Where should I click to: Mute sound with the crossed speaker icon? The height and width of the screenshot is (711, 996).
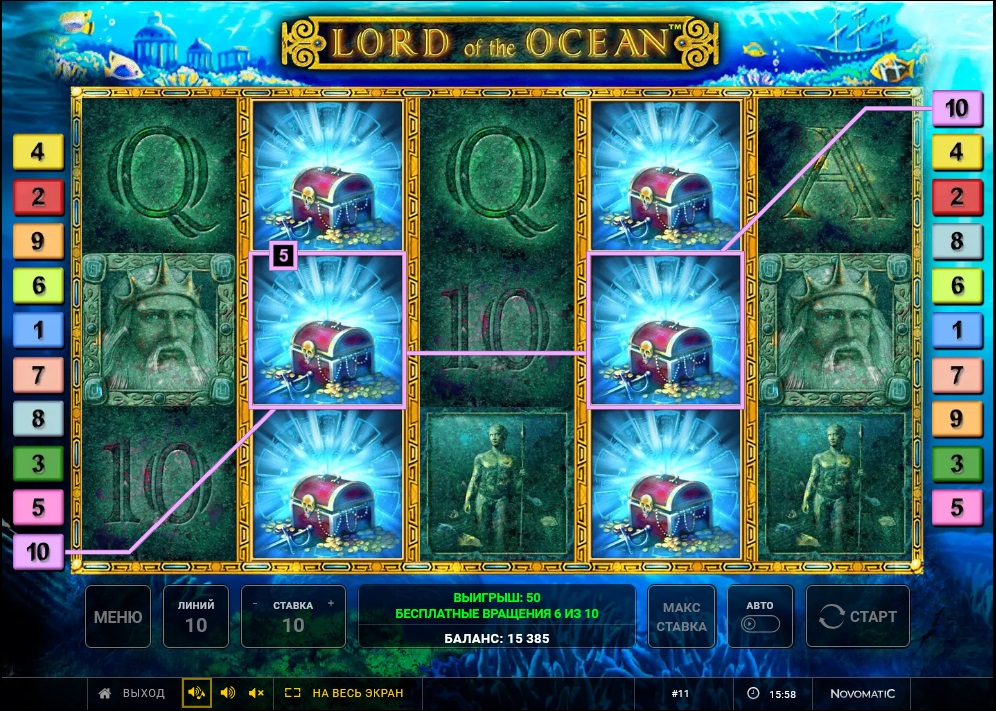tap(256, 692)
